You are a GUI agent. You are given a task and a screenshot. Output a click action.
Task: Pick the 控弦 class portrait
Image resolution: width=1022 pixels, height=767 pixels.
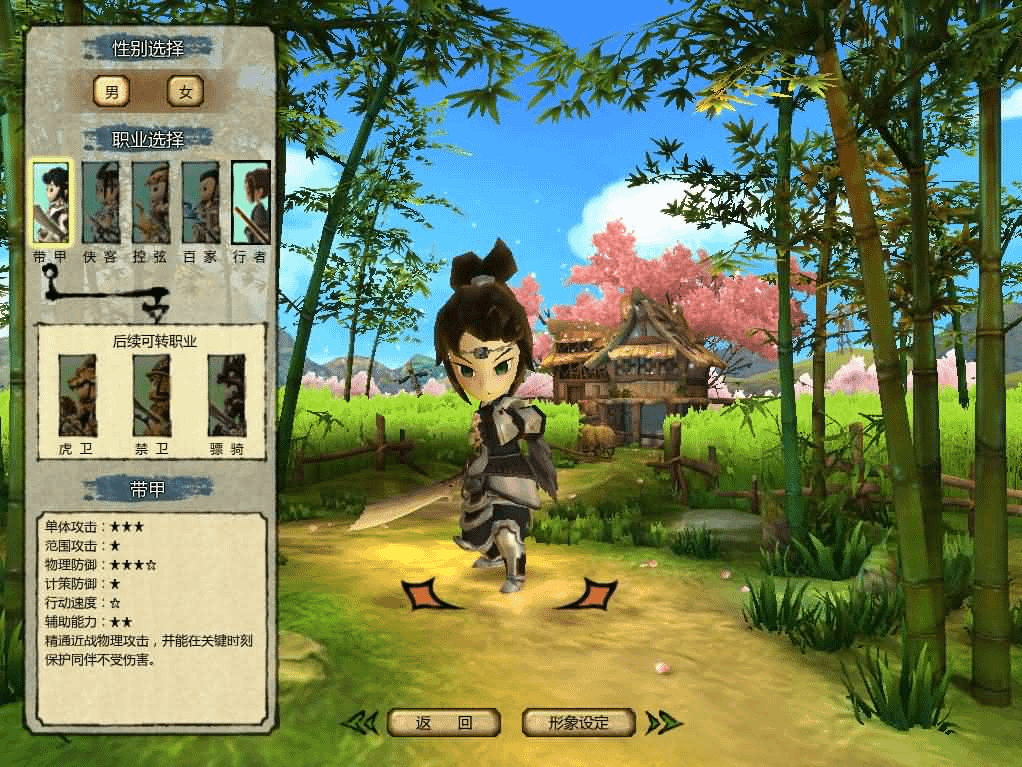(151, 202)
